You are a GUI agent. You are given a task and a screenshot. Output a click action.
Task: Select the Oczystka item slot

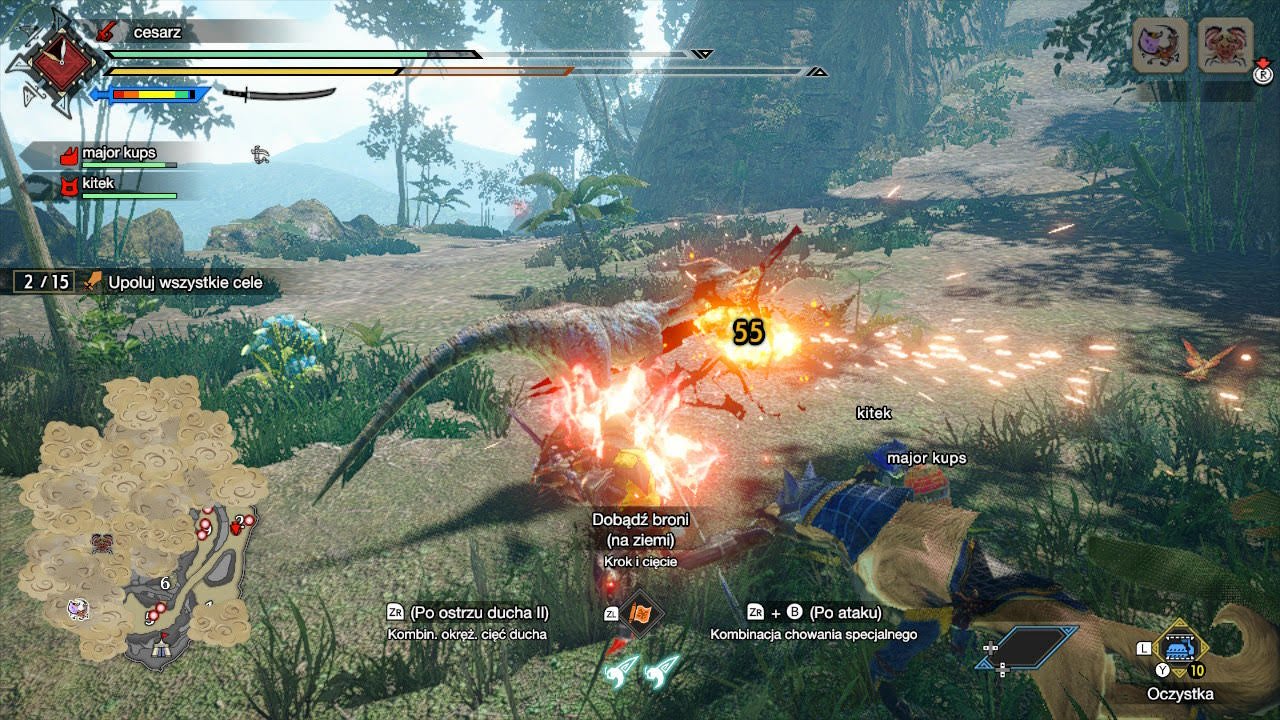(x=1182, y=650)
